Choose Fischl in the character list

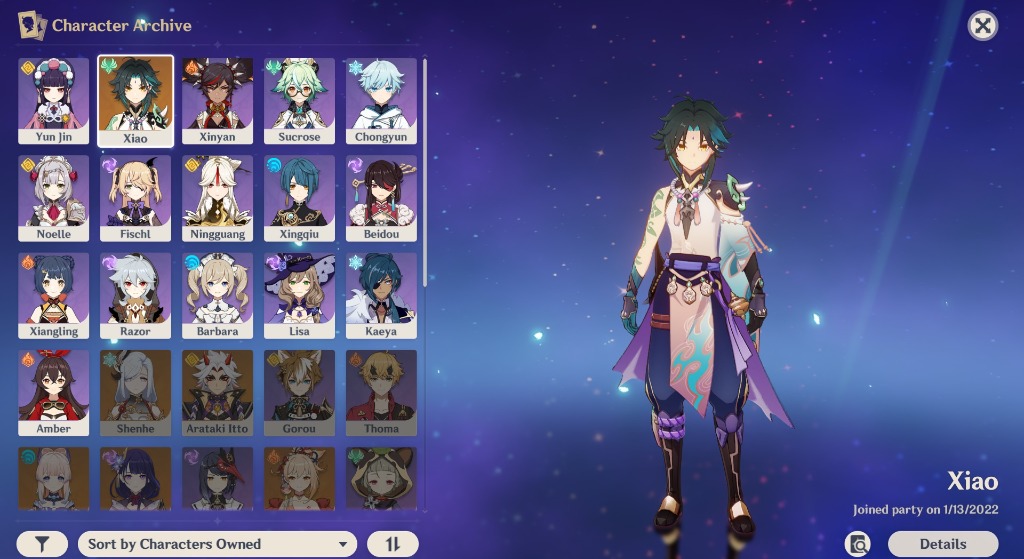click(135, 197)
